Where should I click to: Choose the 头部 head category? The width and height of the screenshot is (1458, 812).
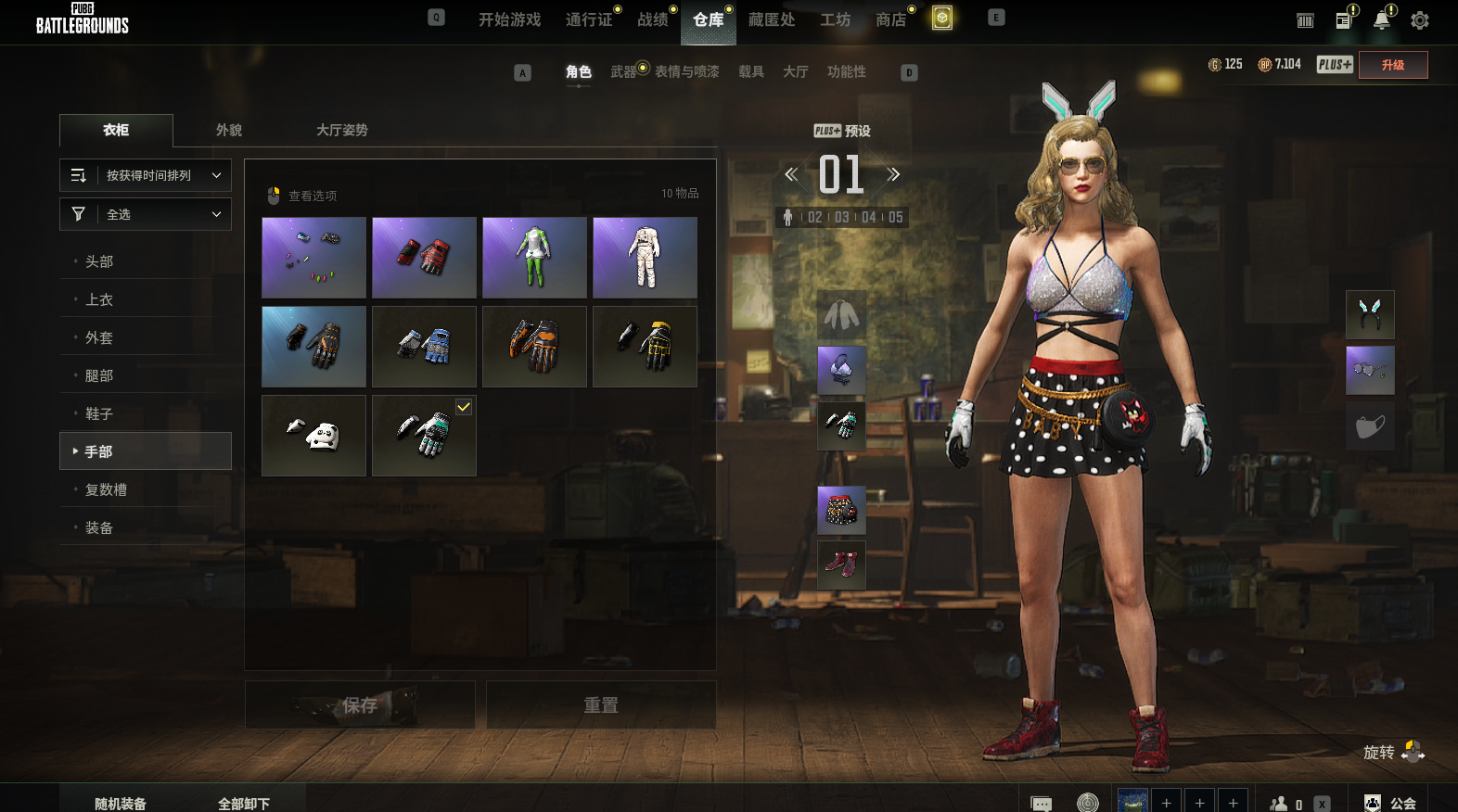[99, 261]
